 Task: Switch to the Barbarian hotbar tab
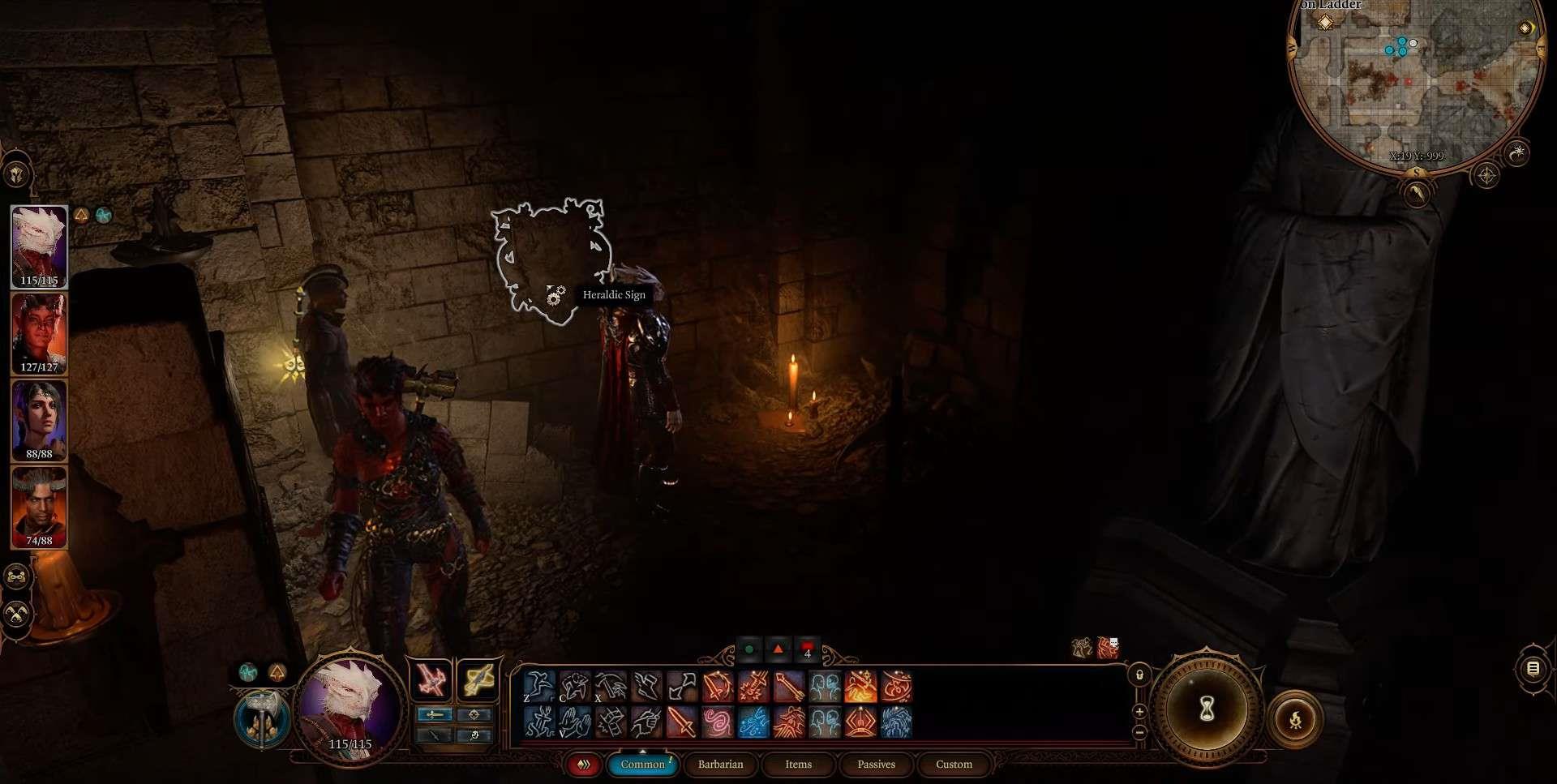pyautogui.click(x=720, y=764)
